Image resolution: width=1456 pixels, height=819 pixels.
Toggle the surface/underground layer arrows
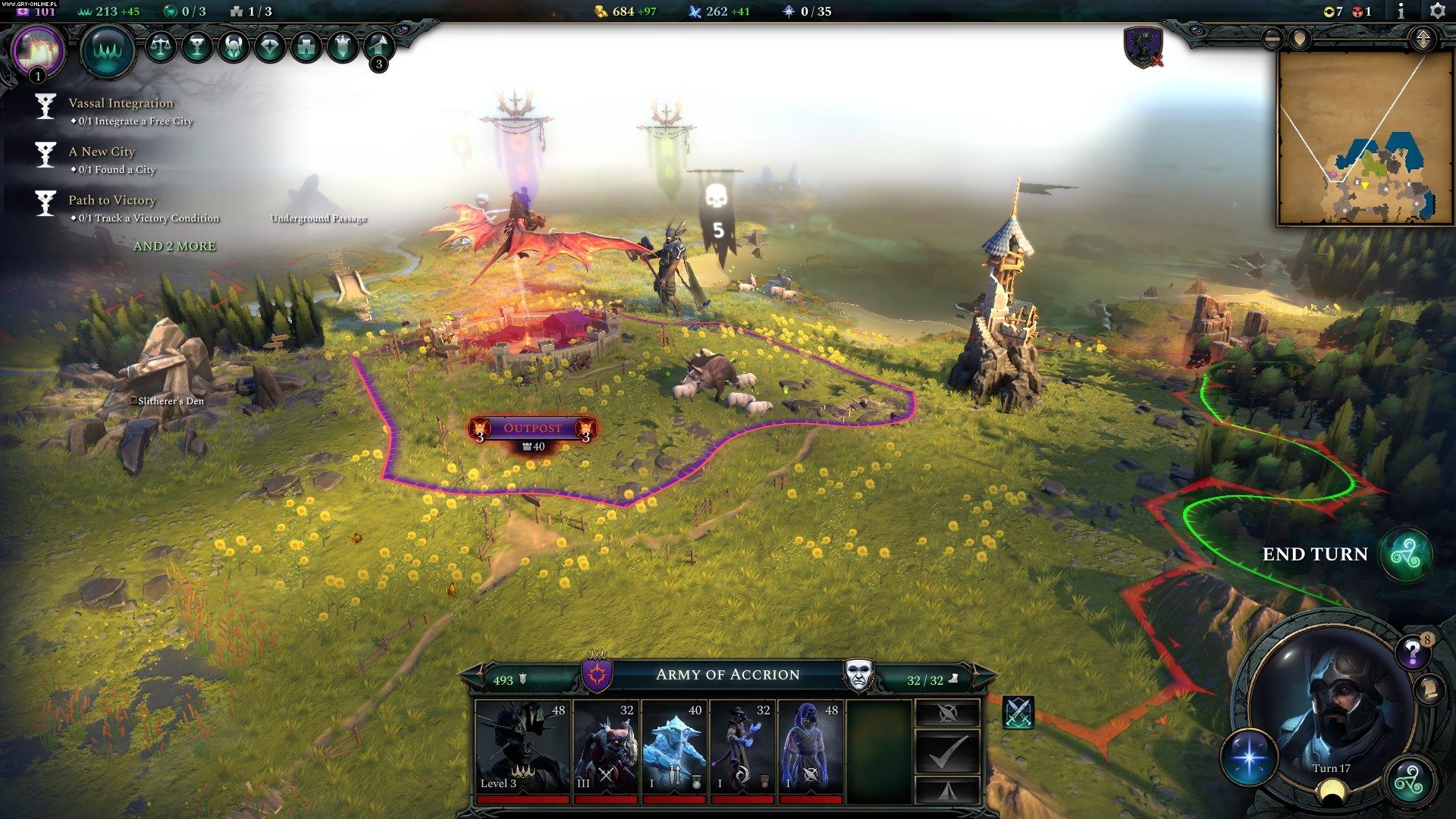[x=1423, y=39]
